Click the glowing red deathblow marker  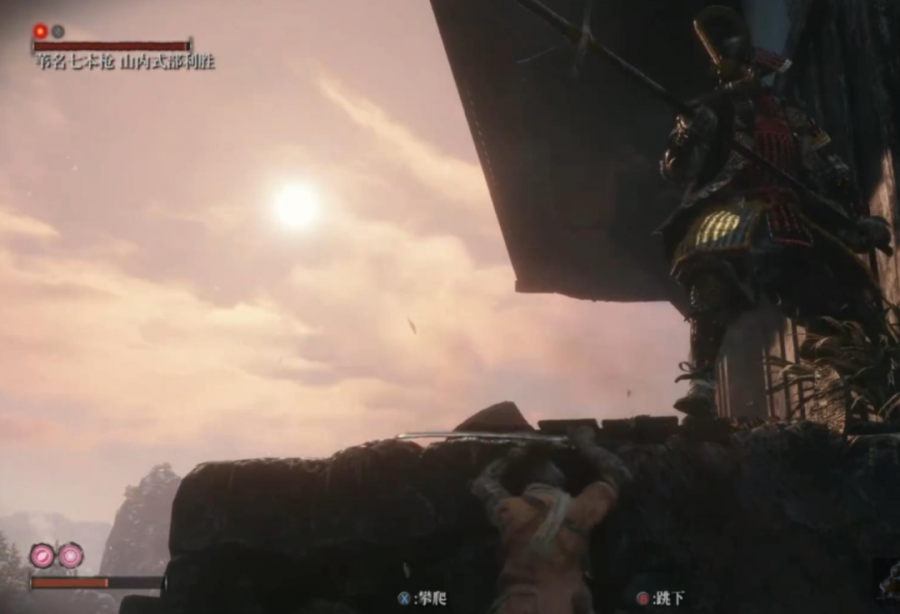[40, 31]
